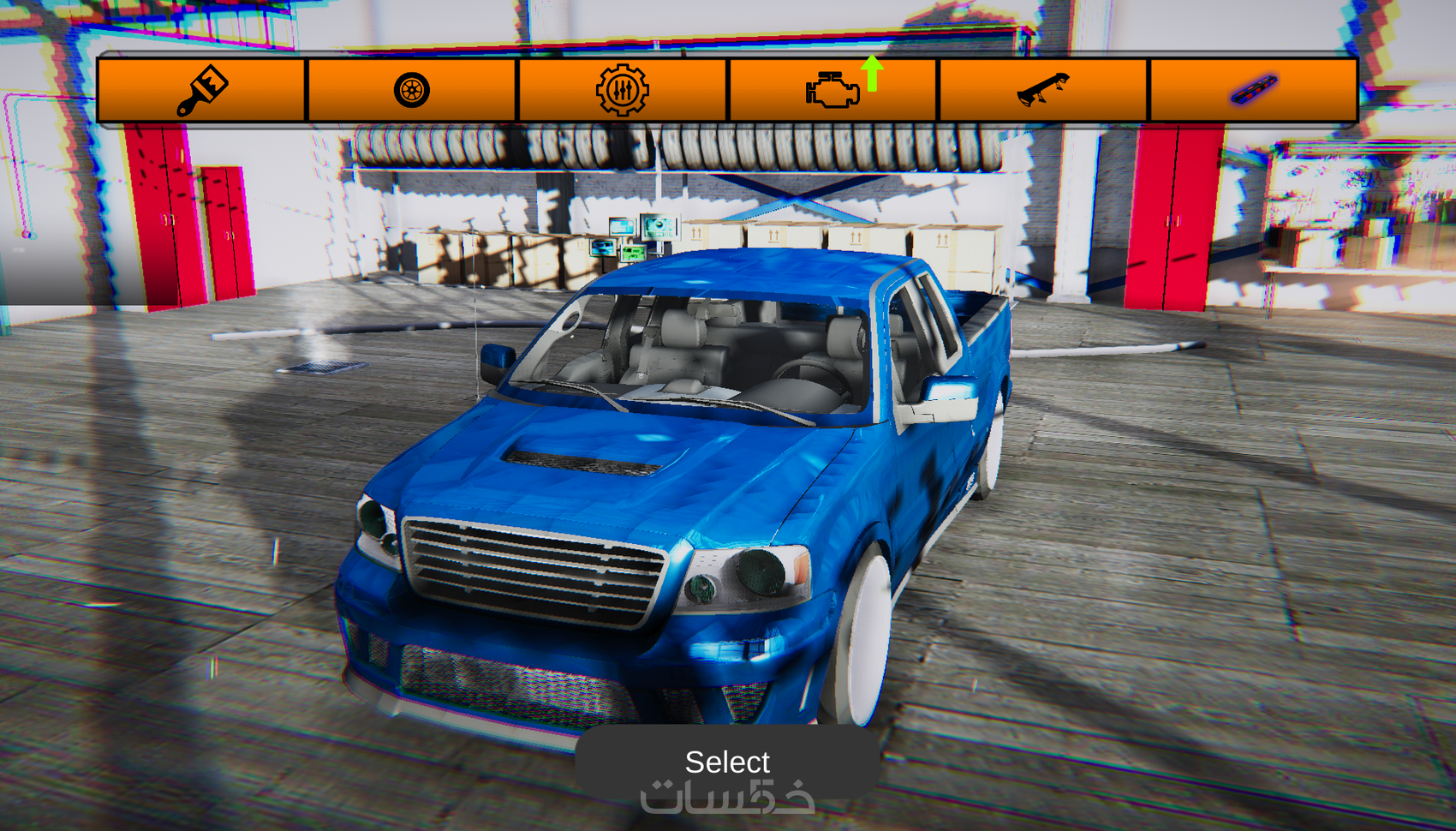Screen dimensions: 1456x831
Task: Open the gear tuning settings tab
Action: click(x=623, y=90)
